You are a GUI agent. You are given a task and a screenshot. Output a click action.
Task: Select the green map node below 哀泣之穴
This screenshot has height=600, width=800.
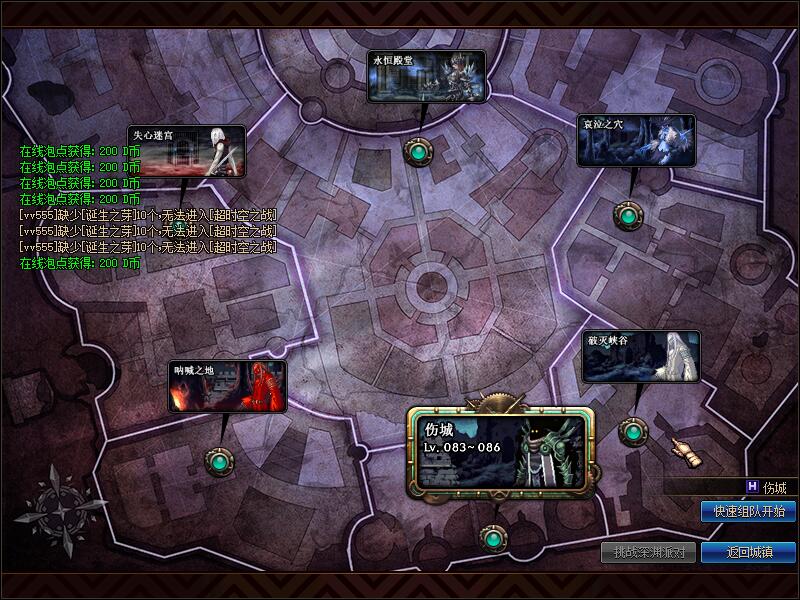click(x=628, y=214)
